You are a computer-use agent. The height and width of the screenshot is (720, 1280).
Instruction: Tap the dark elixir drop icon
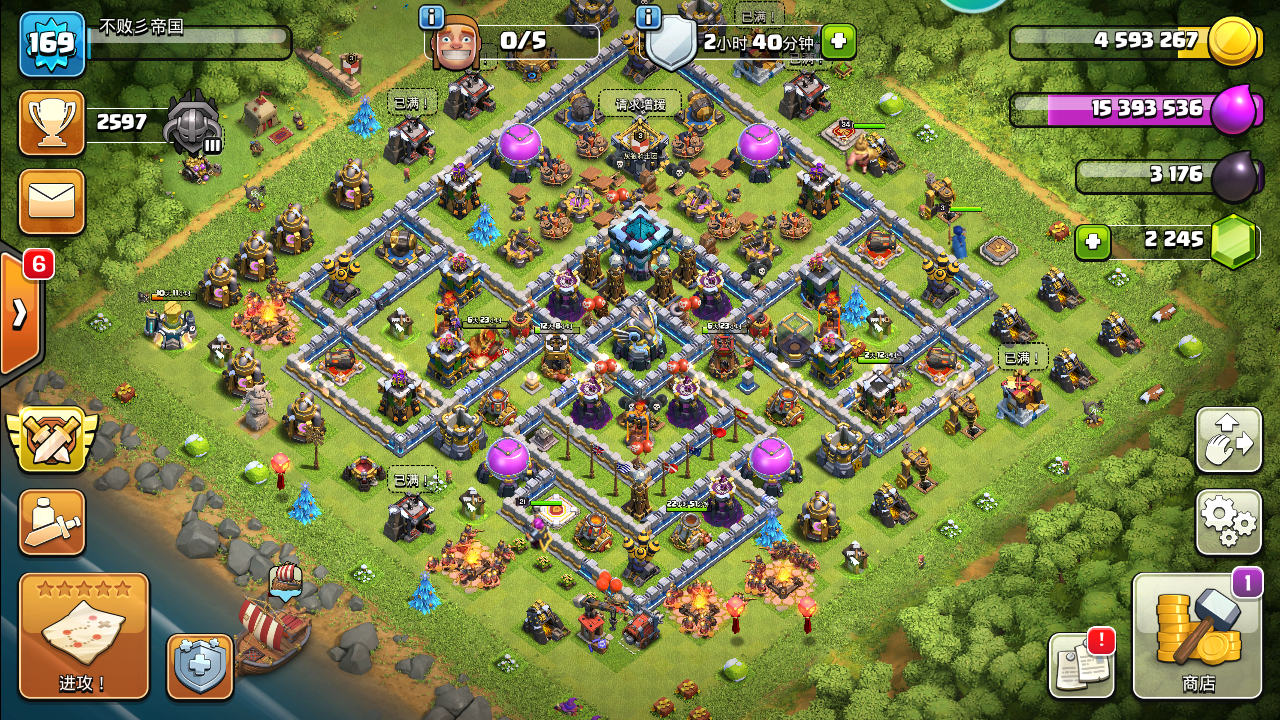[1235, 177]
